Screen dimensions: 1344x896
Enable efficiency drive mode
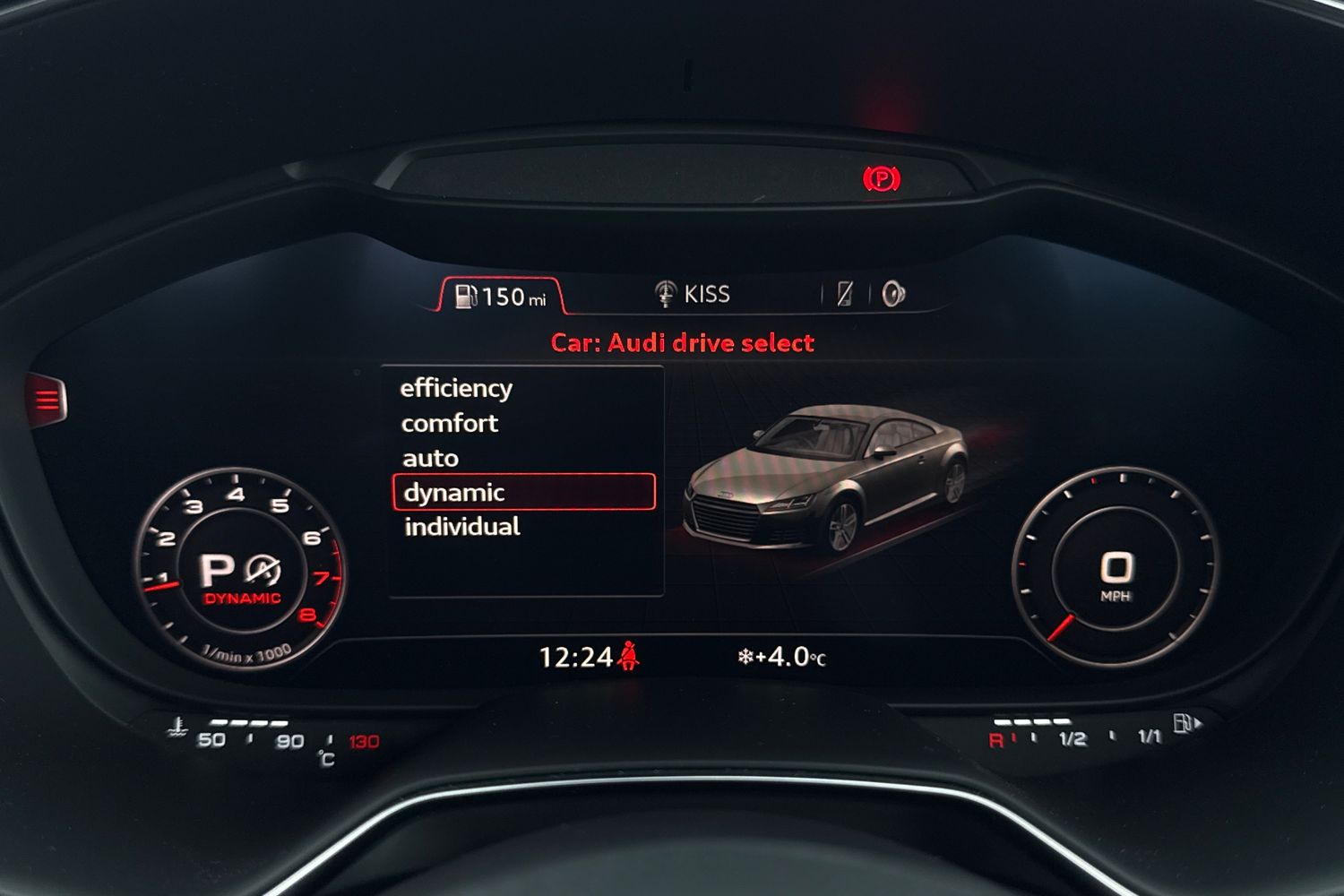click(x=458, y=388)
